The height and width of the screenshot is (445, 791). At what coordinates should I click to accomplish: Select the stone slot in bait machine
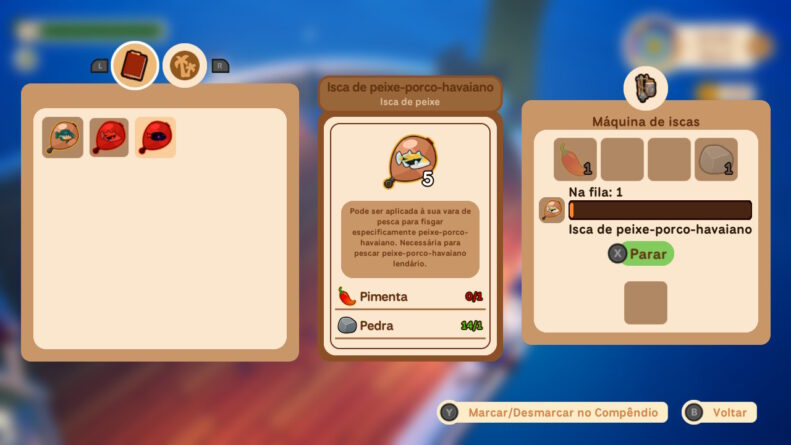click(716, 159)
